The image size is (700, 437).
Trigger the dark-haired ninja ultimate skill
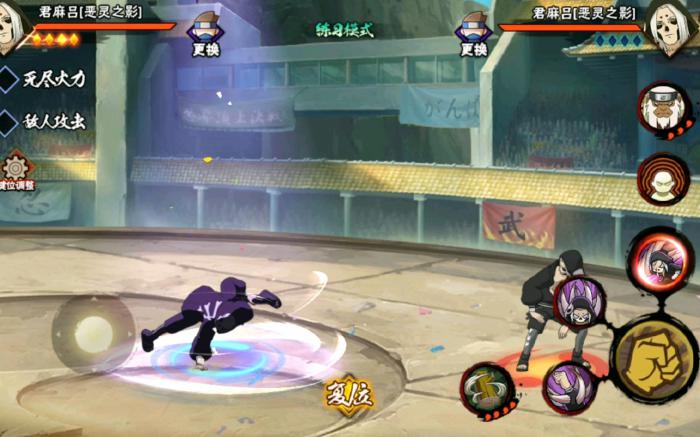point(656,257)
